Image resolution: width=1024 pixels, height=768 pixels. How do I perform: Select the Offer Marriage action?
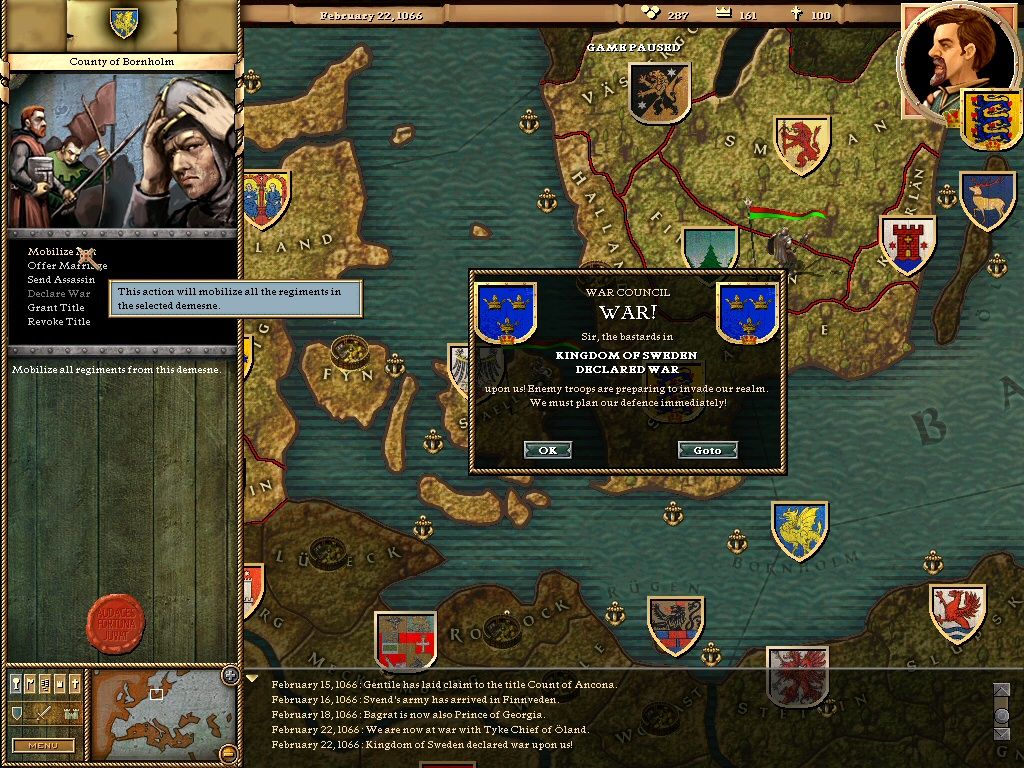coord(61,266)
